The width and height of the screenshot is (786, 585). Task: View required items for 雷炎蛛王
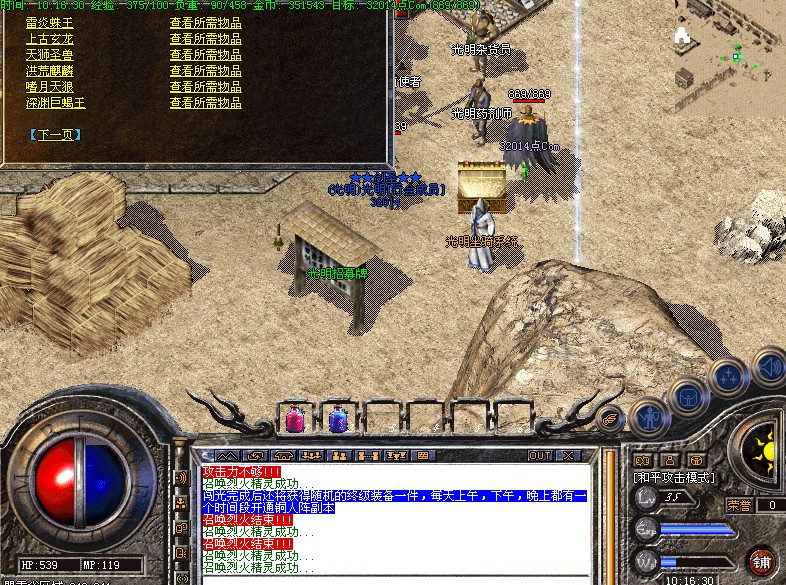tap(205, 22)
